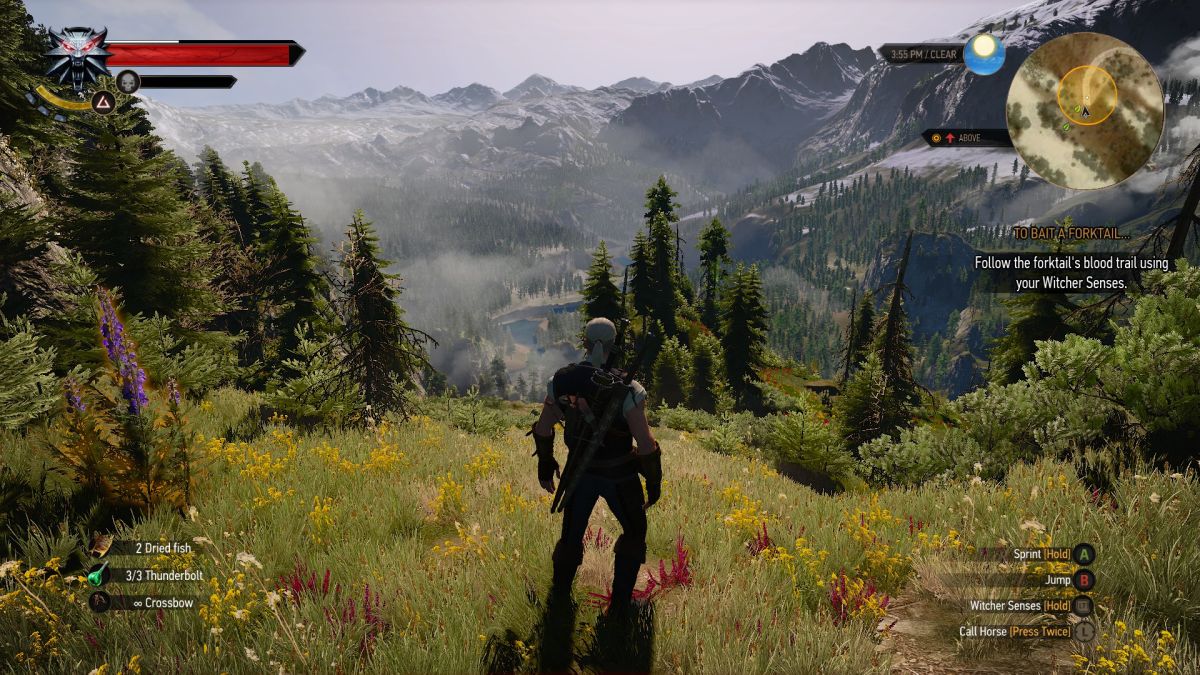Screen dimensions: 1200x675
Task: Click the skull icon beside the toxicity bar
Action: [127, 81]
